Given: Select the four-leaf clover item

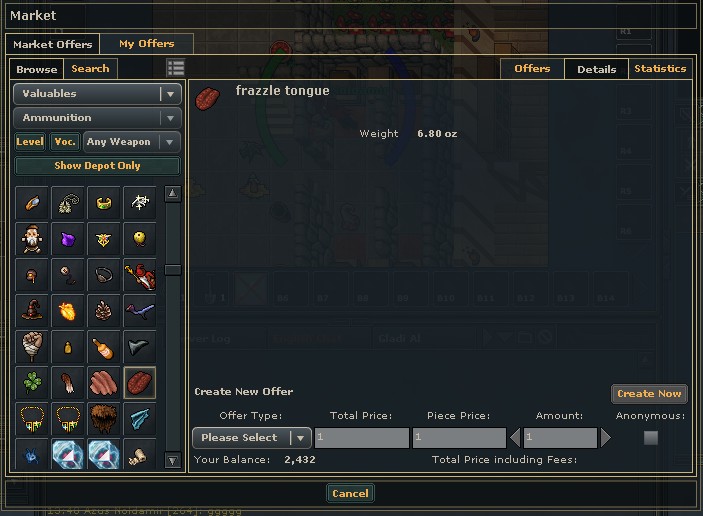Looking at the screenshot, I should (x=35, y=383).
